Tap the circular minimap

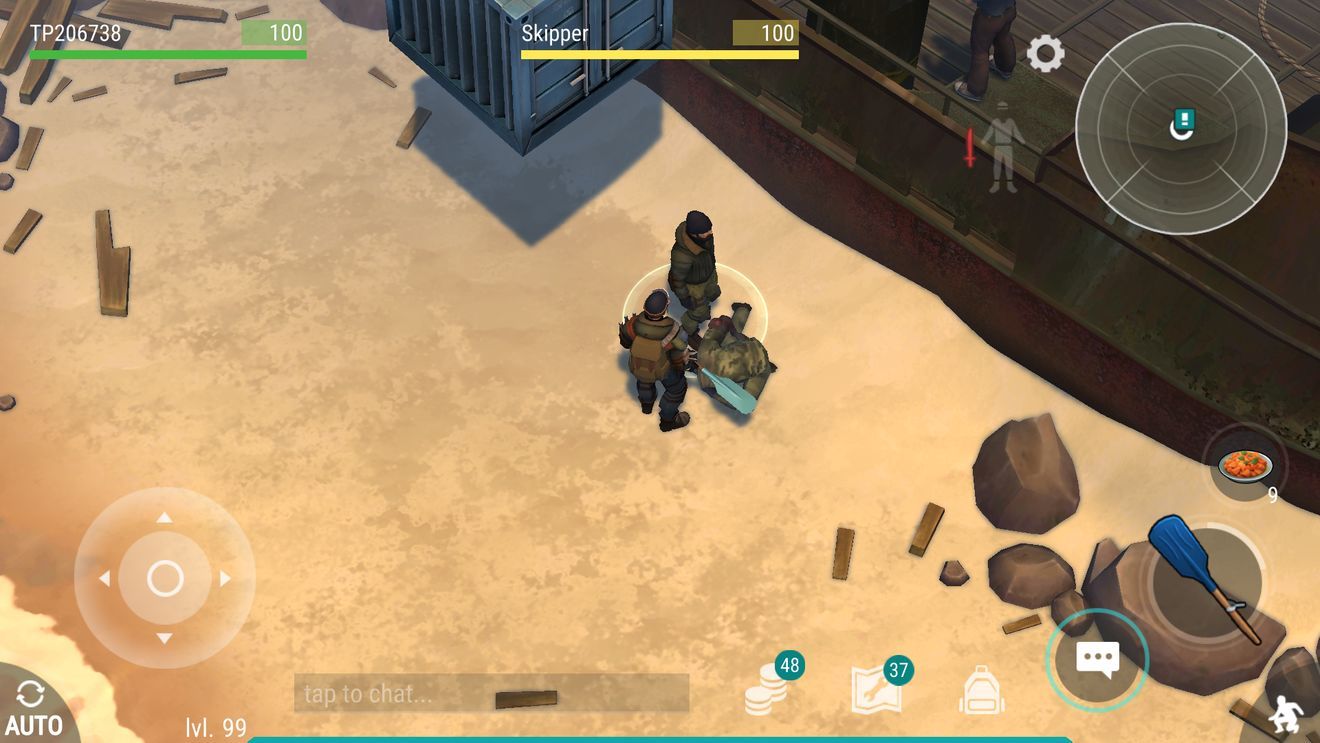(1180, 128)
